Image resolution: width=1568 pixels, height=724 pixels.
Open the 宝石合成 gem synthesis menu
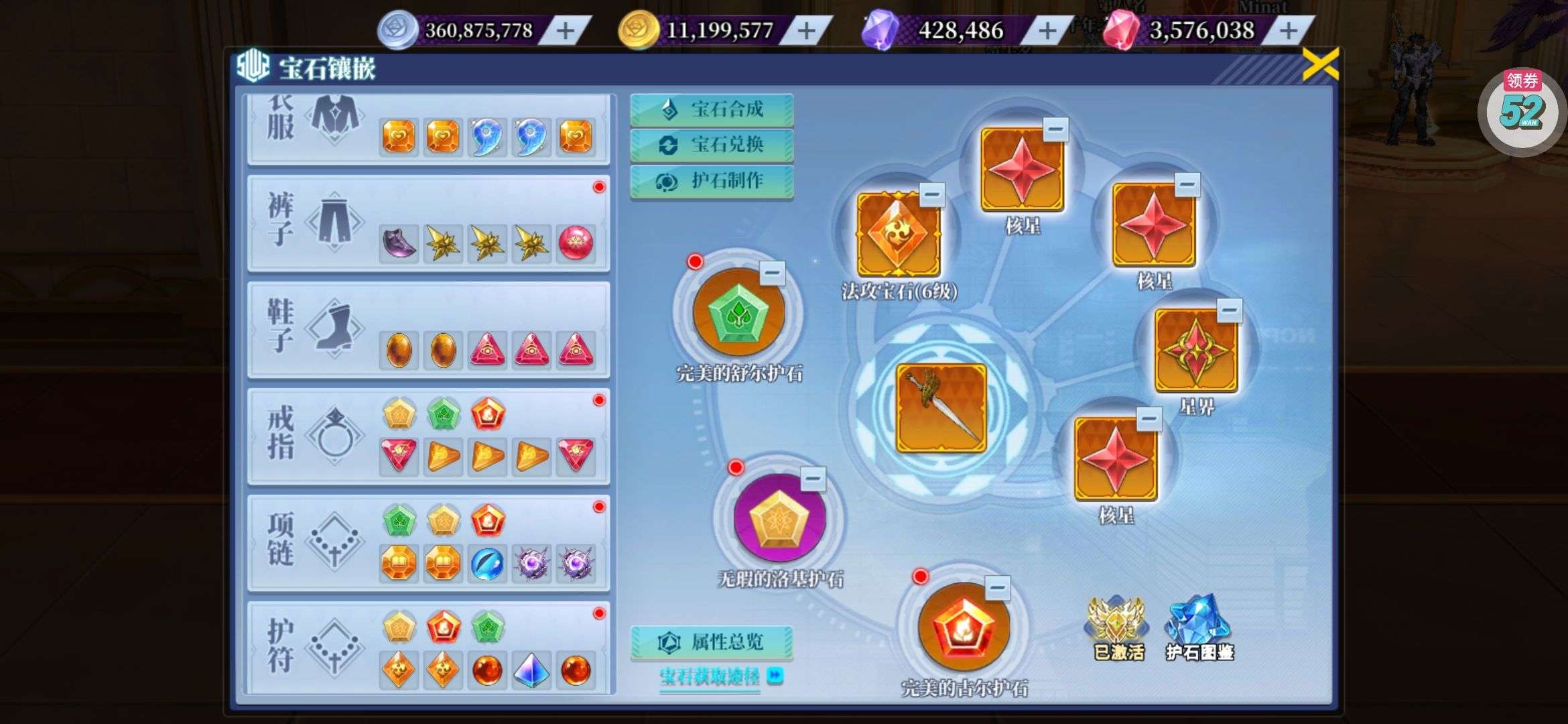tap(712, 109)
